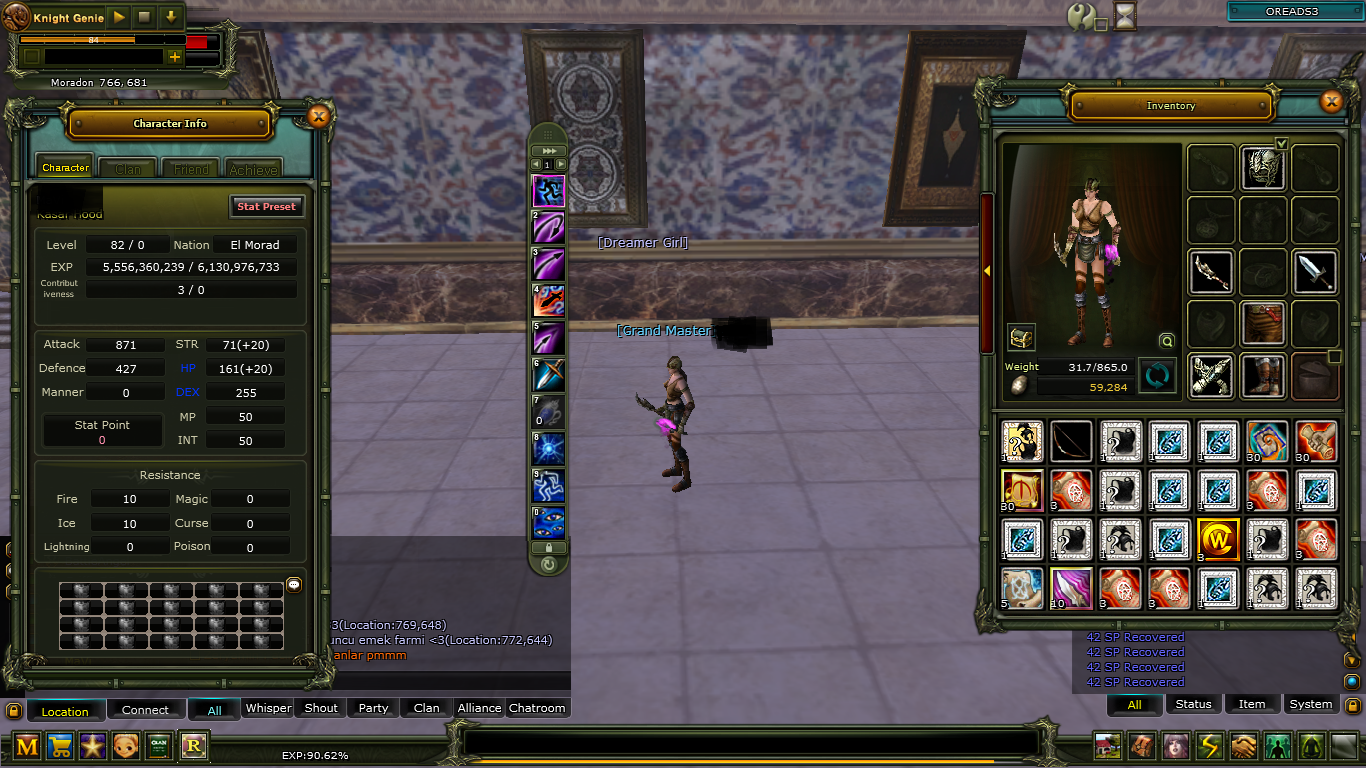Open the item search magnifier in the inventory
This screenshot has width=1366, height=768.
click(1166, 341)
